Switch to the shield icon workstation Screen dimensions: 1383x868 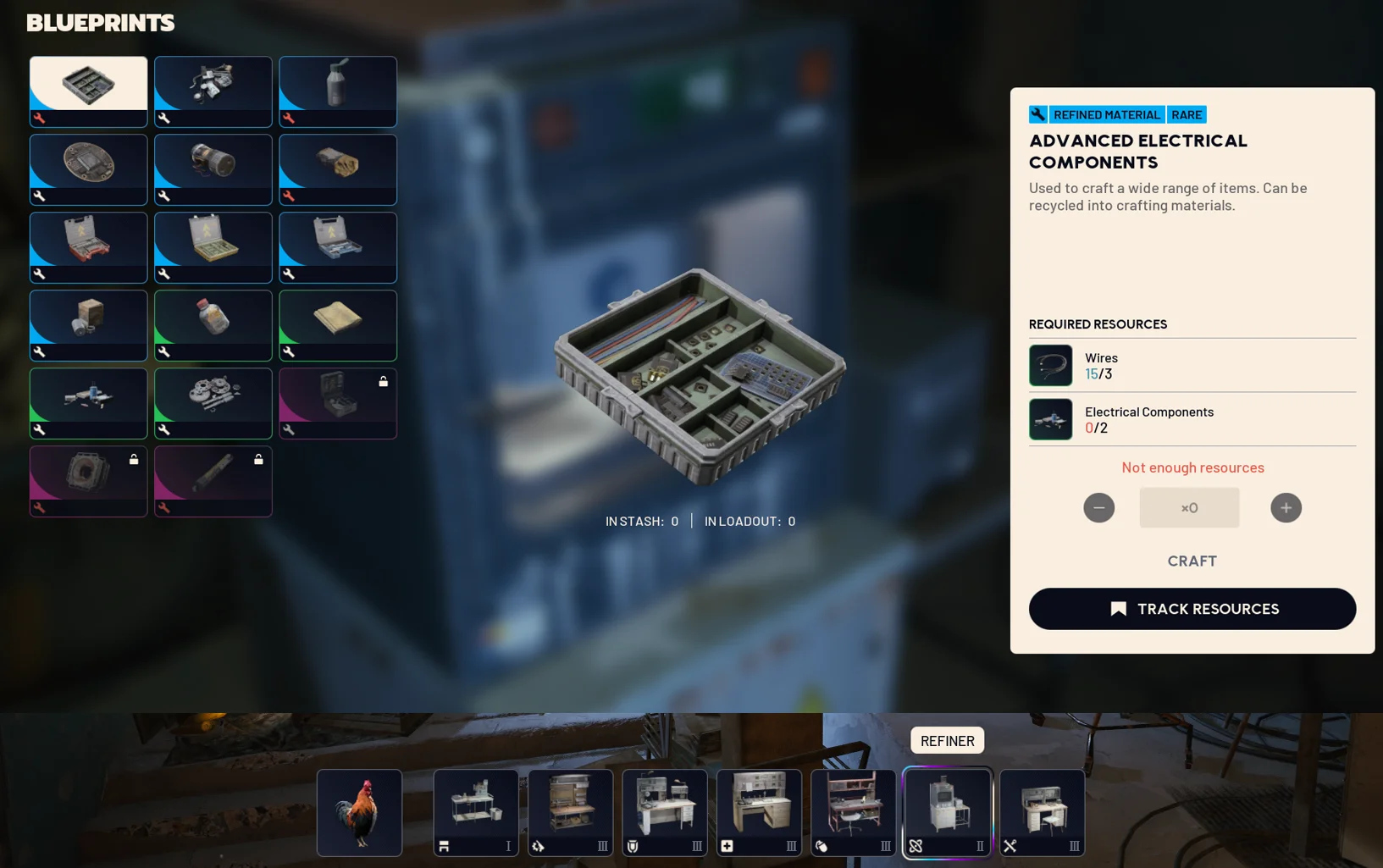(665, 812)
